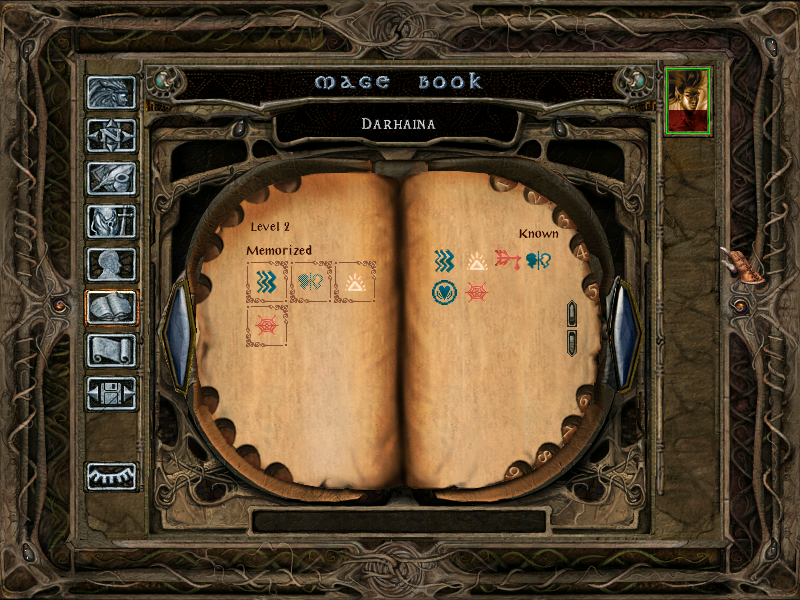Open the options floppy disk button
This screenshot has height=600, width=800.
pos(111,393)
